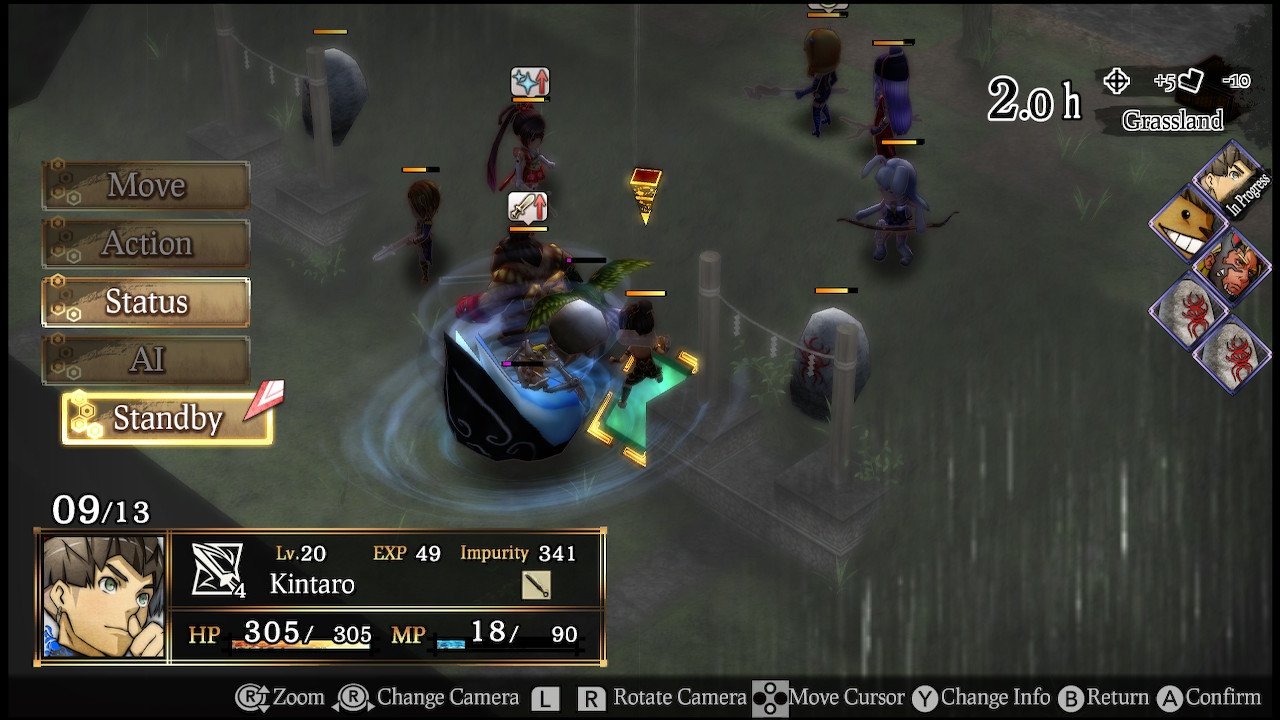This screenshot has height=720, width=1280.
Task: Pick the yellow grinning face turn-order portrait
Action: click(x=1187, y=222)
